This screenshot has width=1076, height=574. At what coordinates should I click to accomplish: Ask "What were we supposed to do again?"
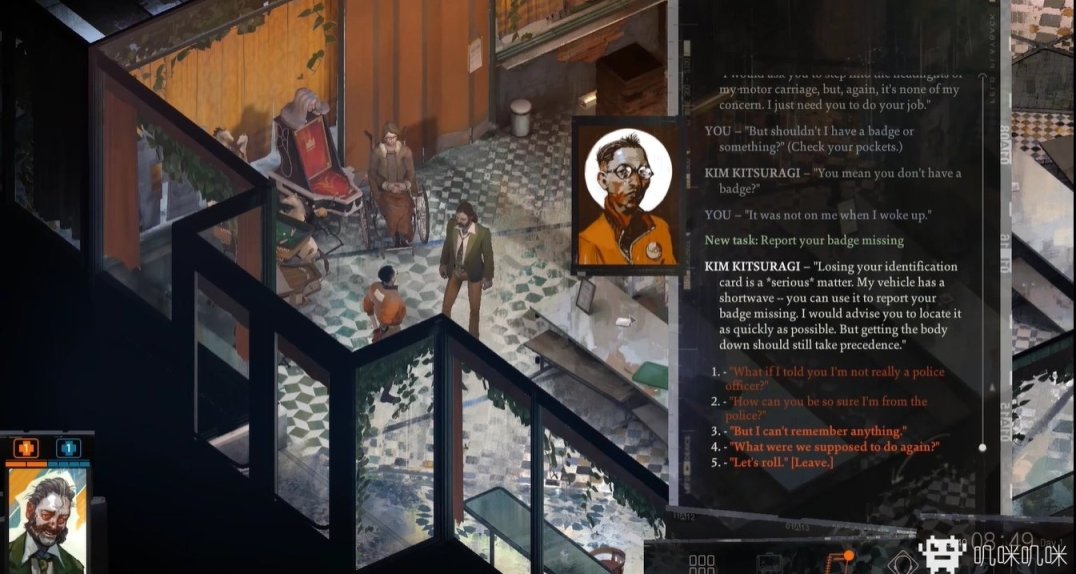(x=834, y=446)
